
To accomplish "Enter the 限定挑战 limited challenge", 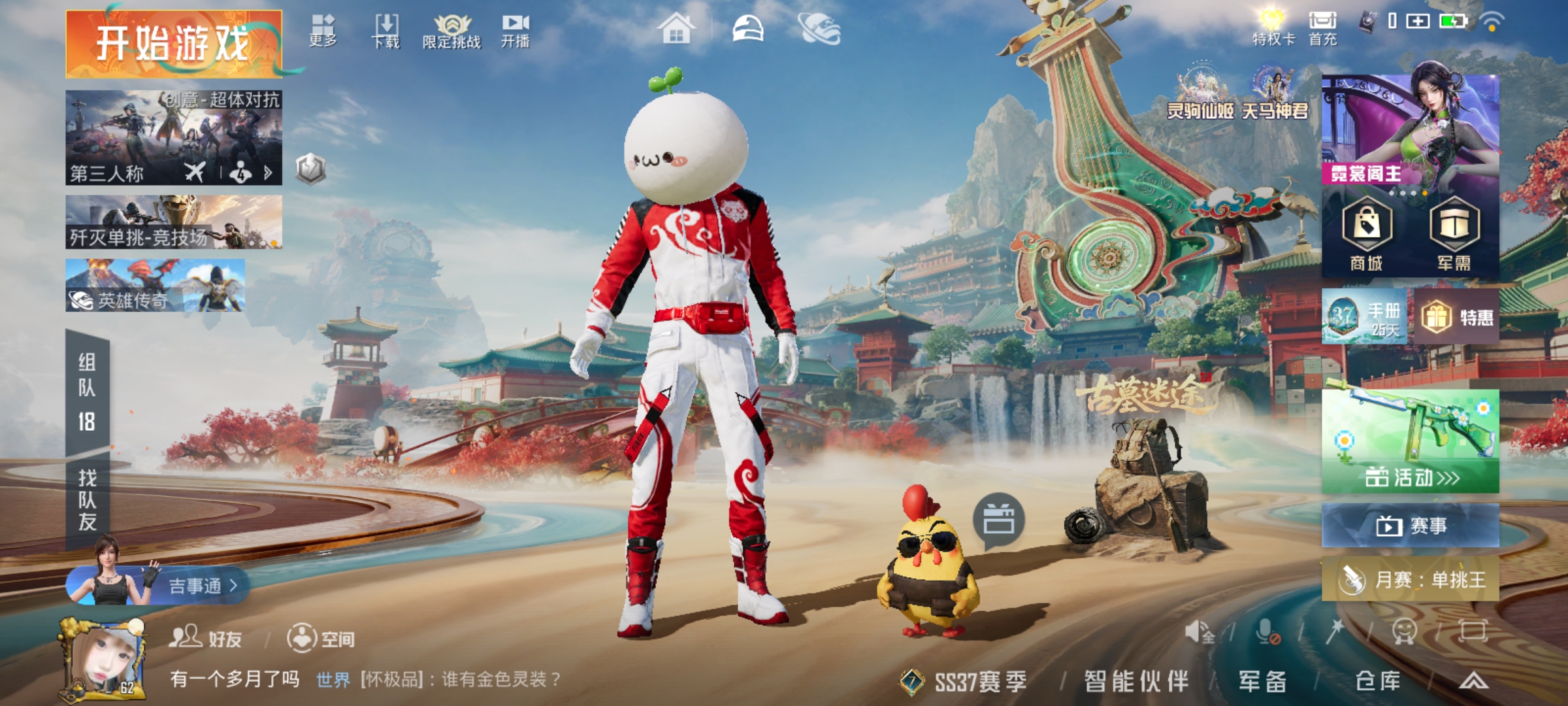I will (x=451, y=31).
